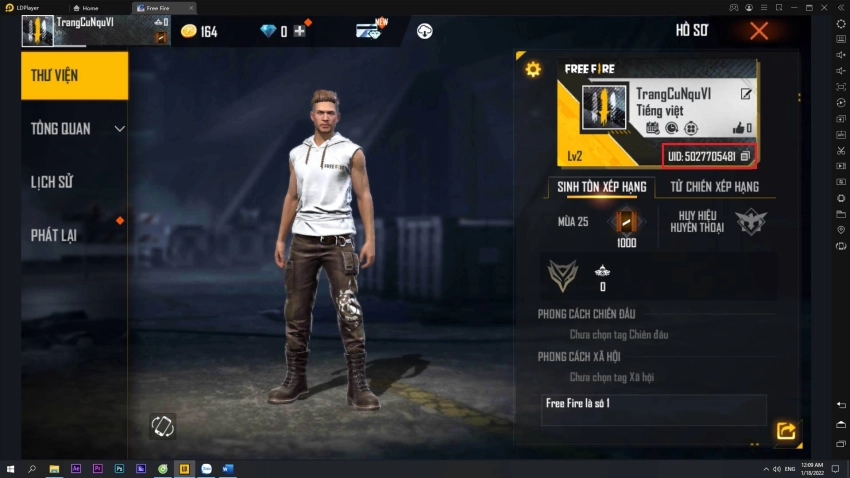The width and height of the screenshot is (850, 478).
Task: Open the gear settings icon on profile
Action: click(533, 69)
